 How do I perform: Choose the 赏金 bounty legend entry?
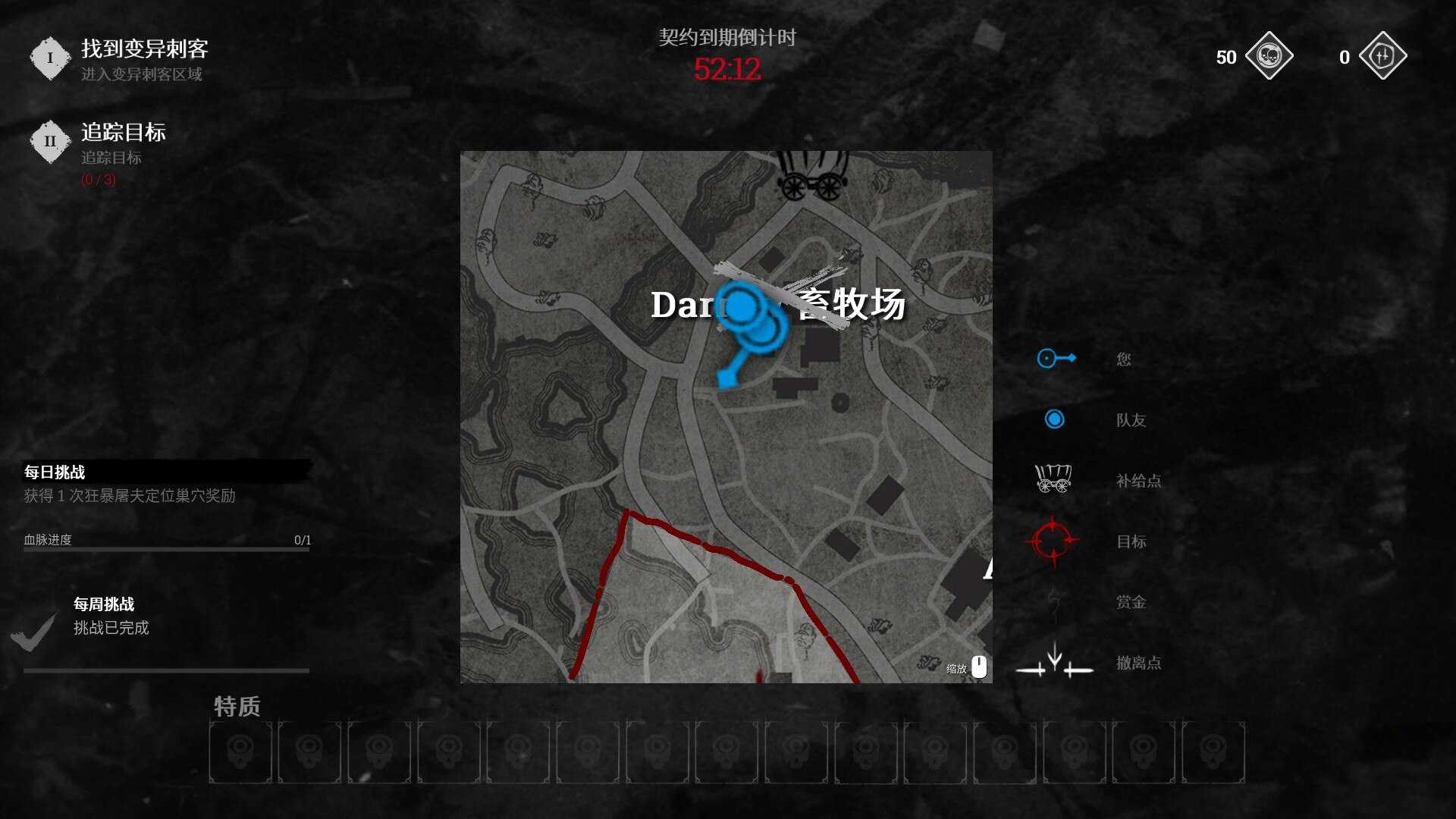click(x=1130, y=602)
